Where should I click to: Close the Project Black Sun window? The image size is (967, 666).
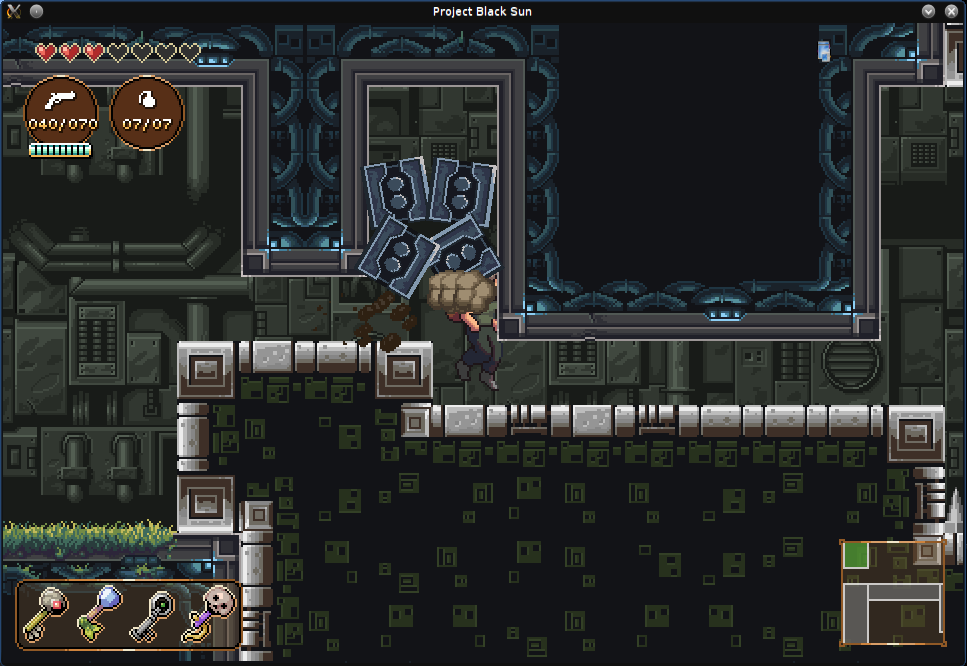coord(951,11)
